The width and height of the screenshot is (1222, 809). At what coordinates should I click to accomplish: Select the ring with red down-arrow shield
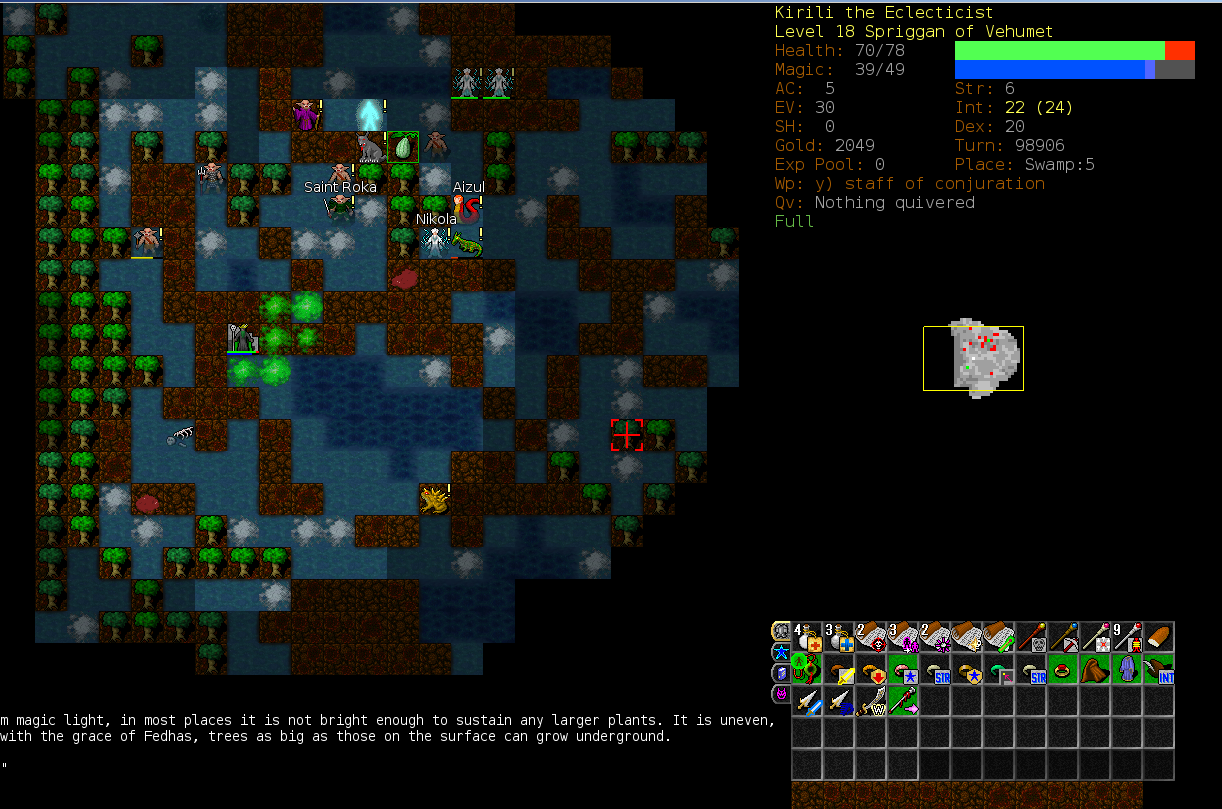tap(872, 670)
